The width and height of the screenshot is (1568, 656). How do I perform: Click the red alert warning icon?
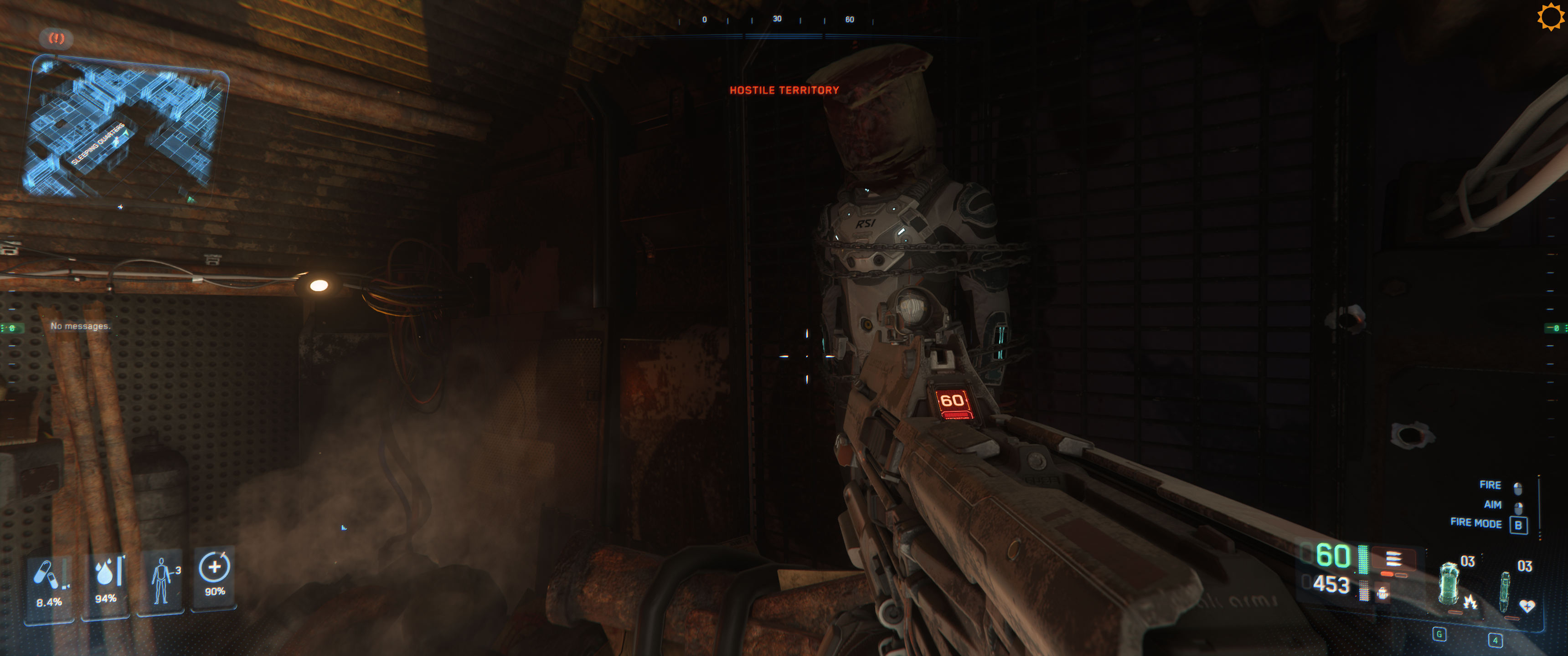click(x=57, y=38)
